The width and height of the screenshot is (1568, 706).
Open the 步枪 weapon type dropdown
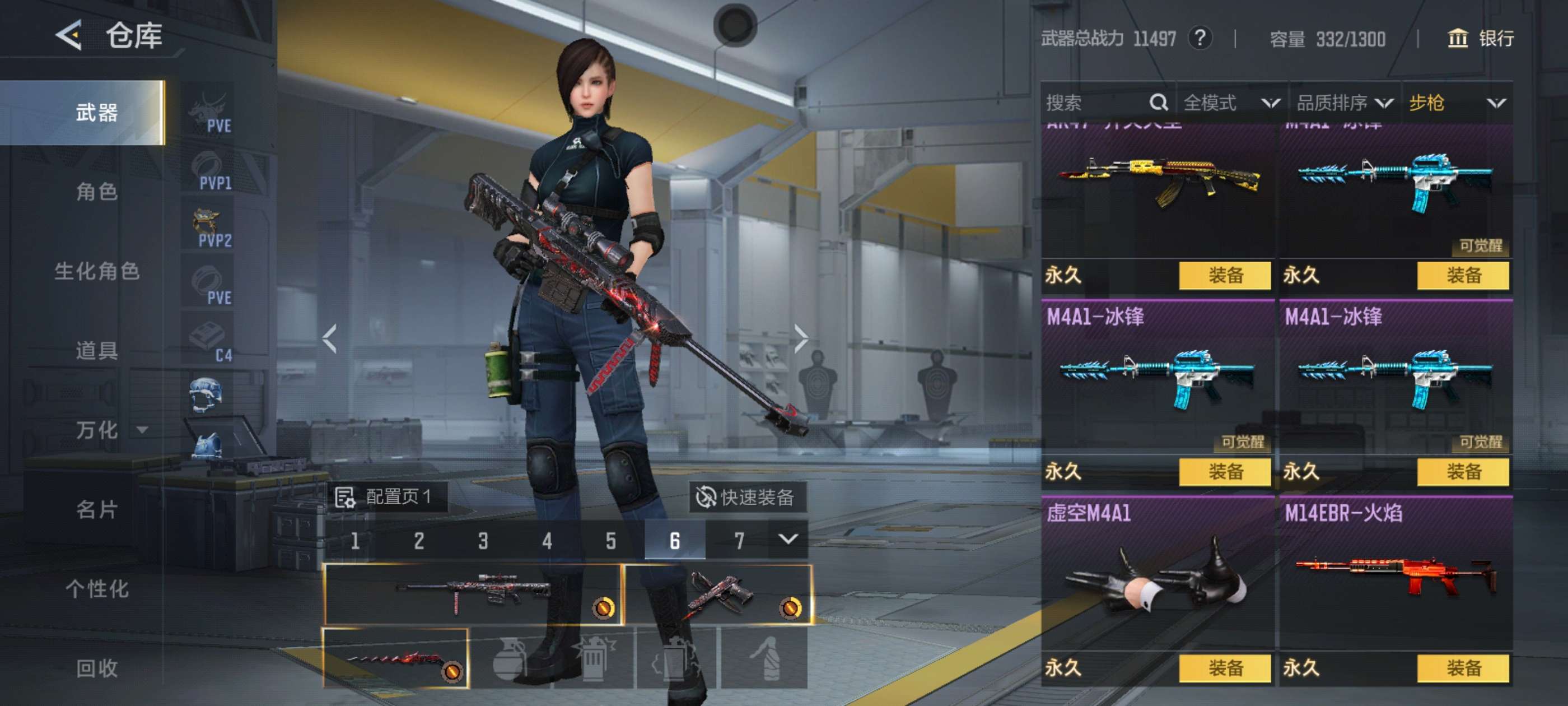click(1456, 103)
